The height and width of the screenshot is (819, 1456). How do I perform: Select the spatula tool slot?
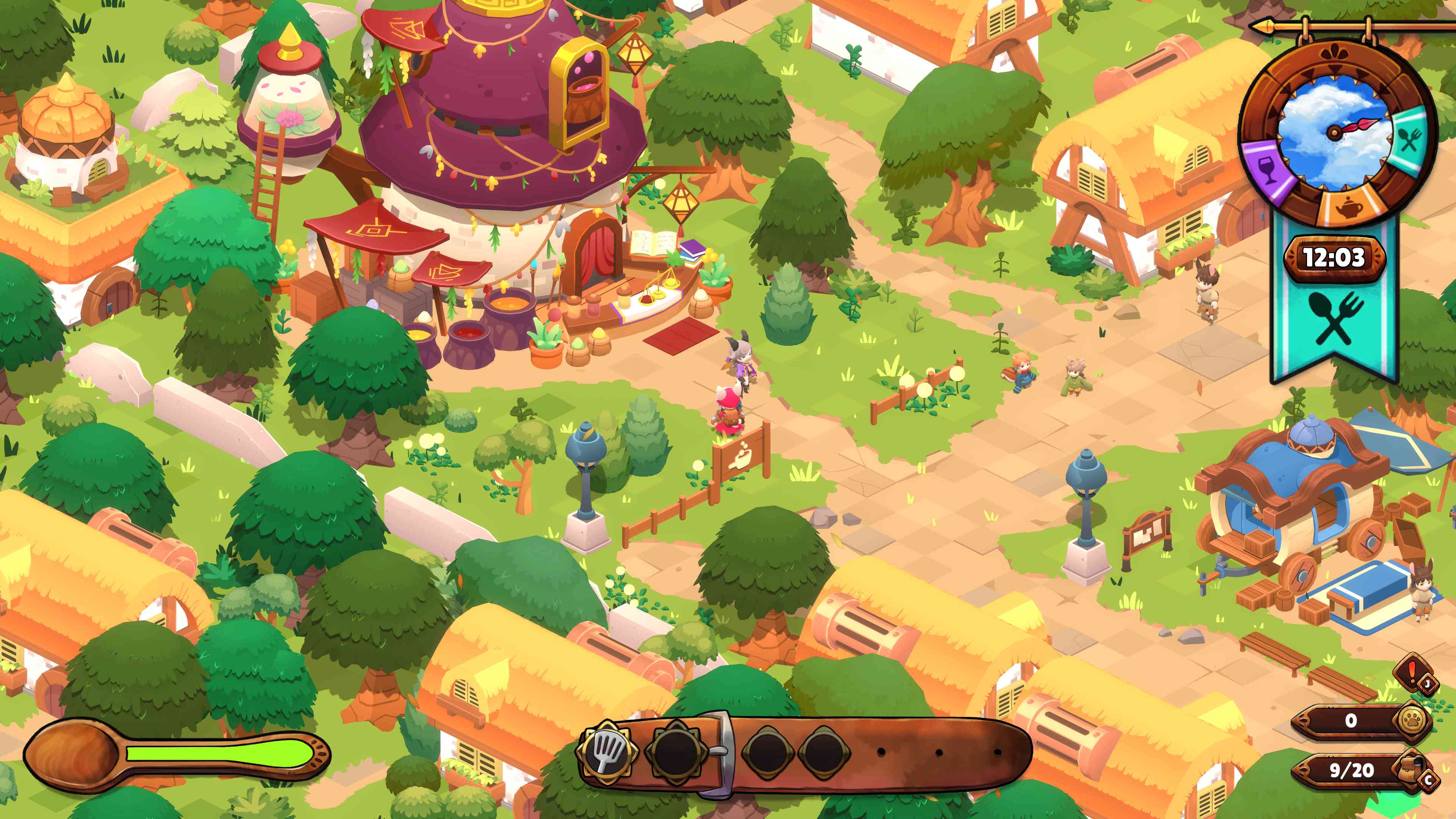(607, 751)
